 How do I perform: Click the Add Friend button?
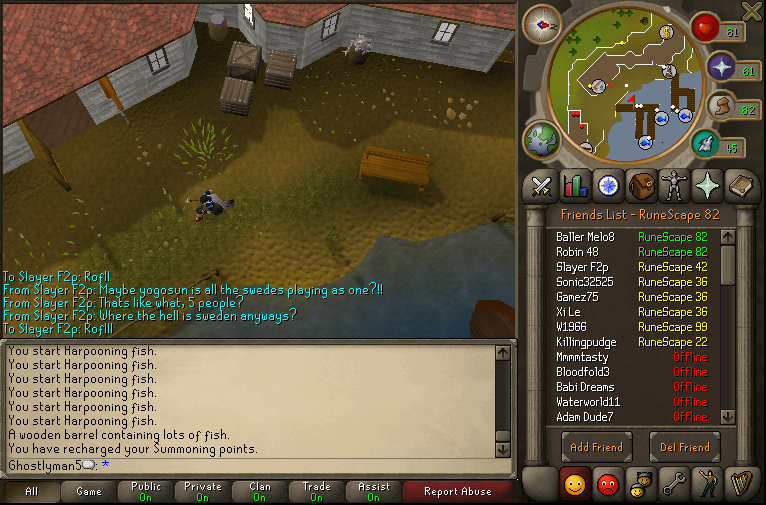596,447
